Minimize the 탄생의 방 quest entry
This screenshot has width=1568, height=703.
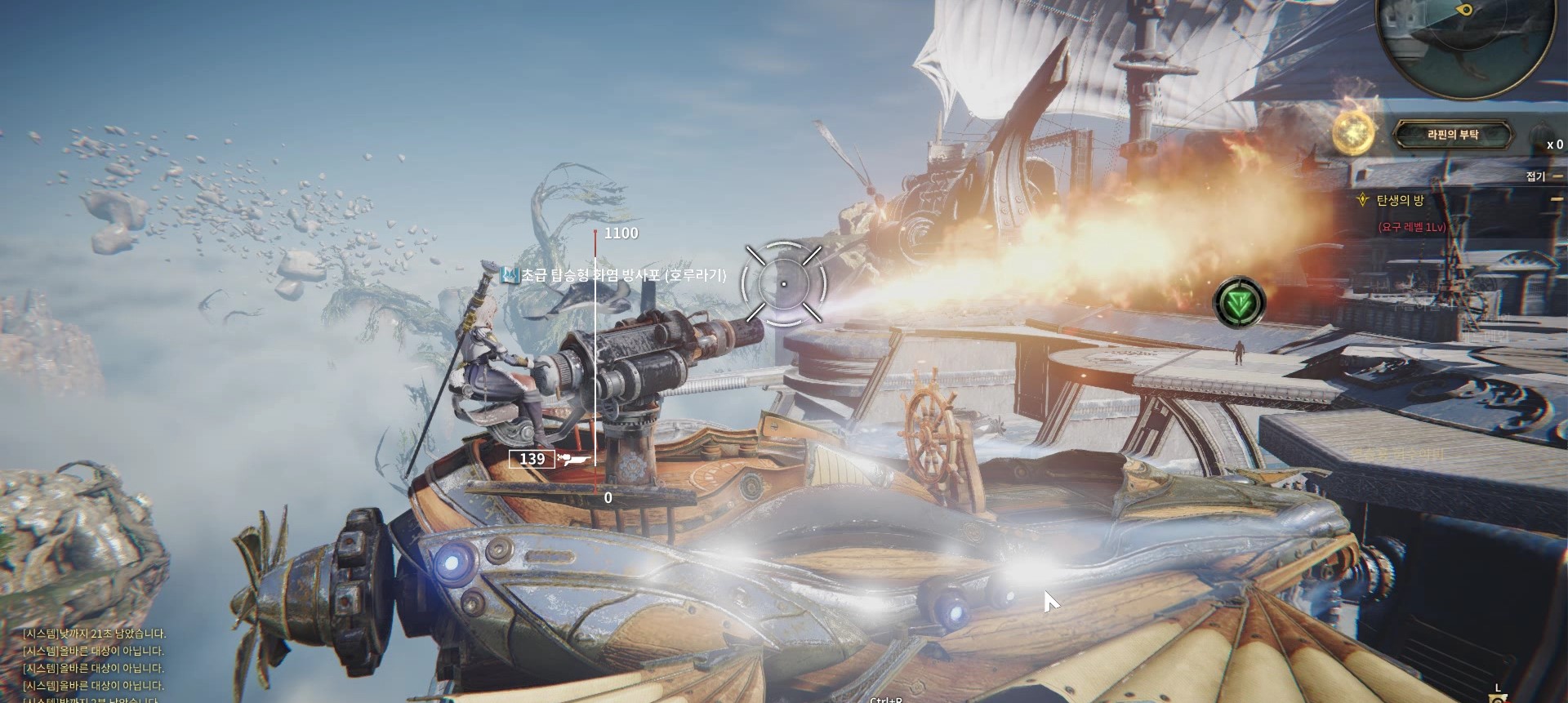(1557, 199)
